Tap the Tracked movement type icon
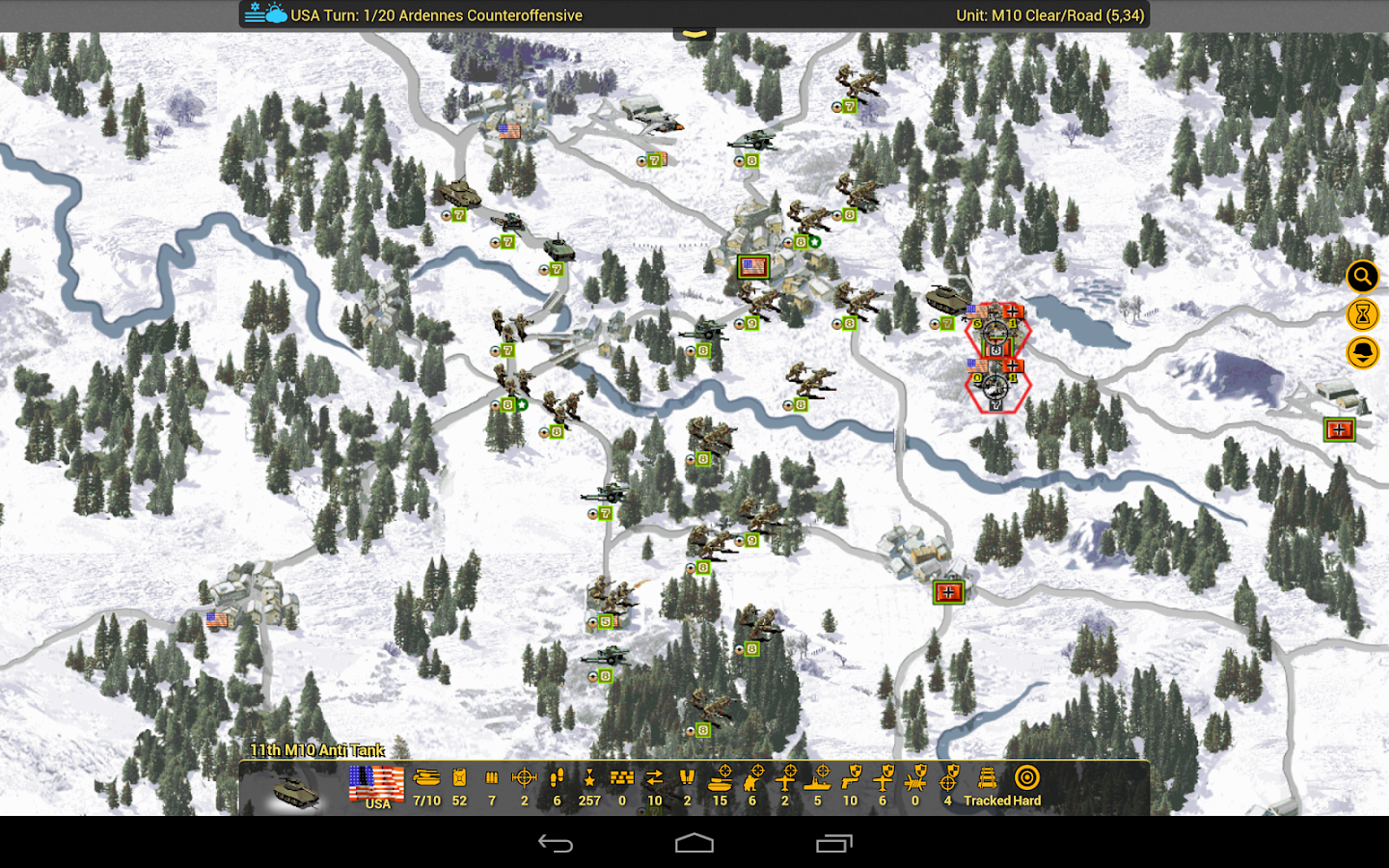 tap(987, 778)
